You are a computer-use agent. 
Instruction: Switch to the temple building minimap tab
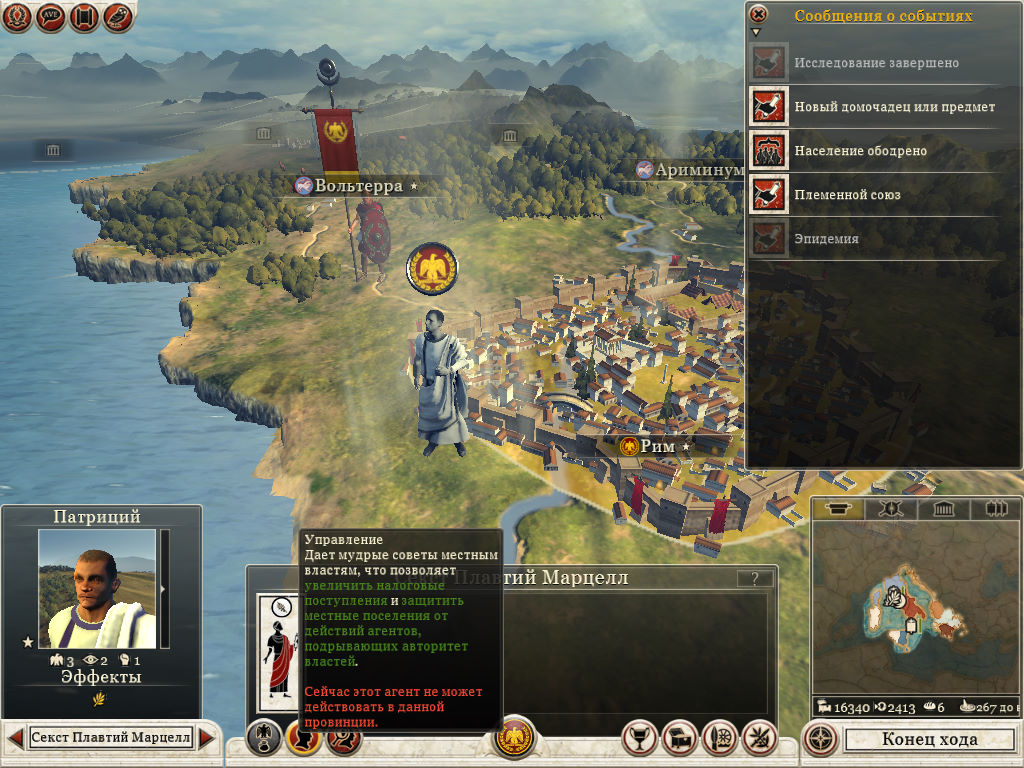(x=942, y=509)
